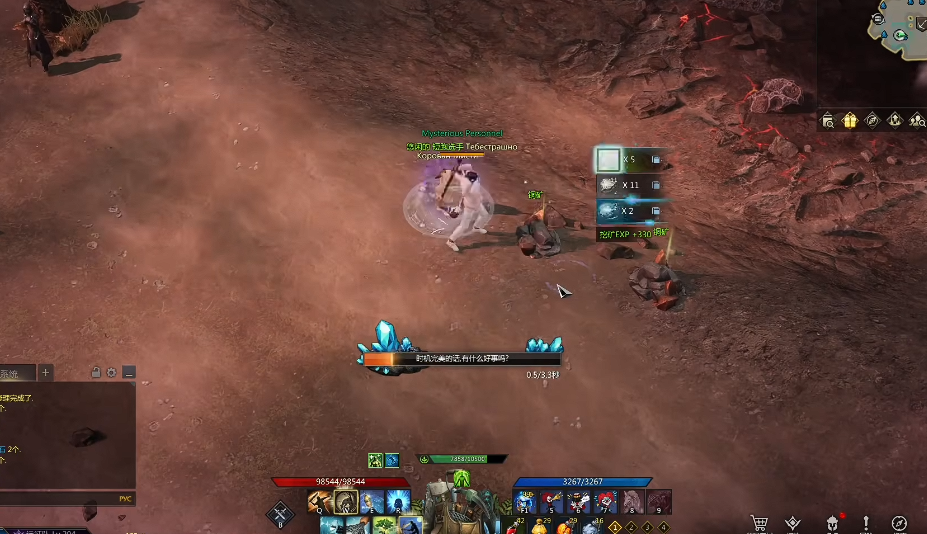Open the shop cart icon
927x534 pixels.
759,523
